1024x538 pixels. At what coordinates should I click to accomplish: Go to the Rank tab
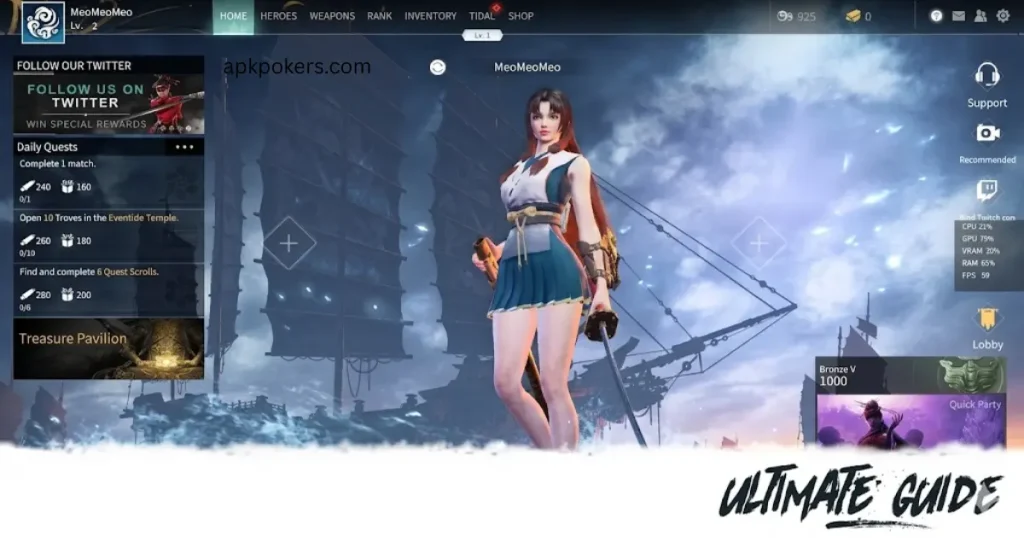tap(379, 16)
